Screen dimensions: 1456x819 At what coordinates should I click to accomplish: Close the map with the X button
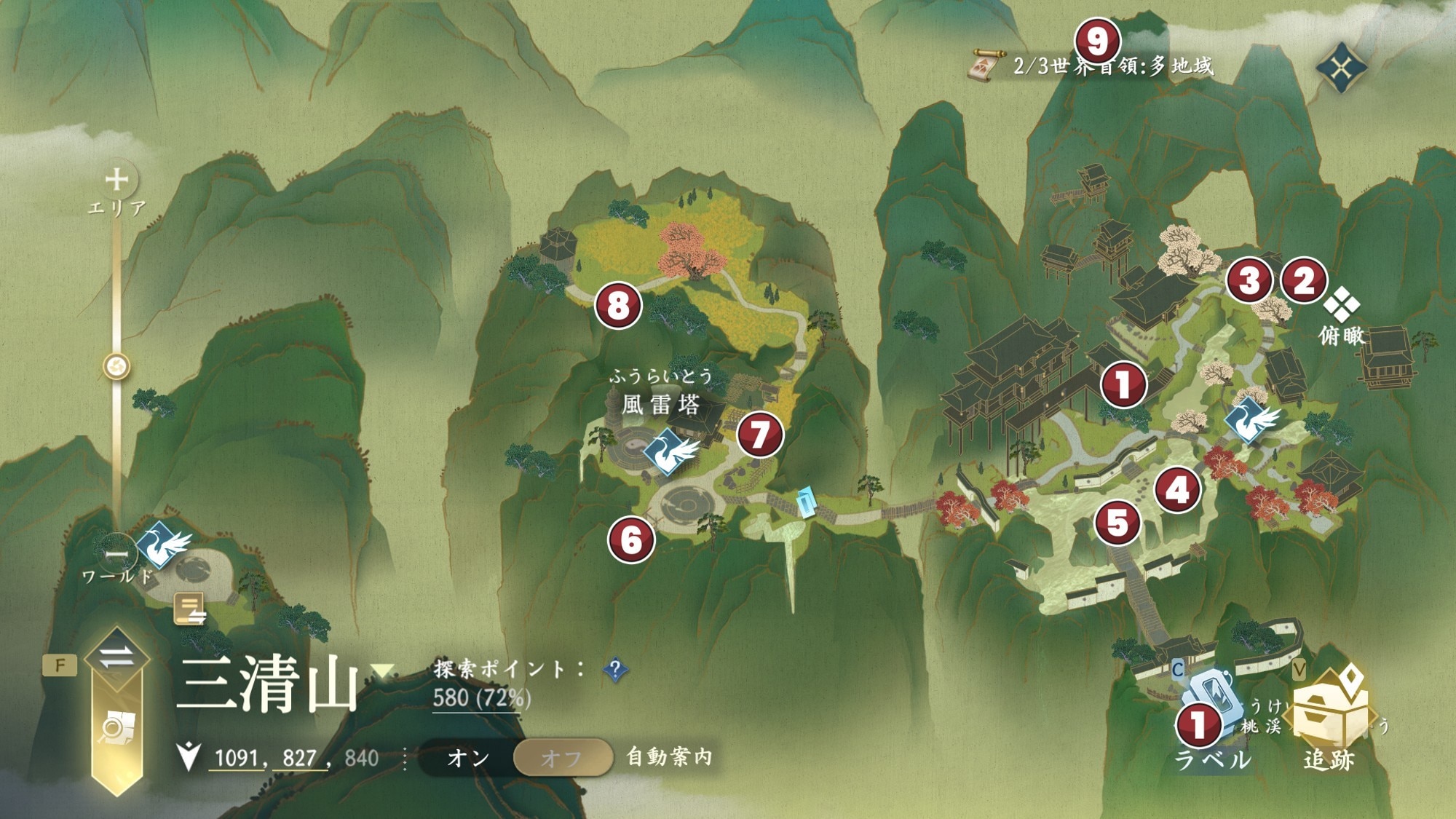pyautogui.click(x=1341, y=68)
